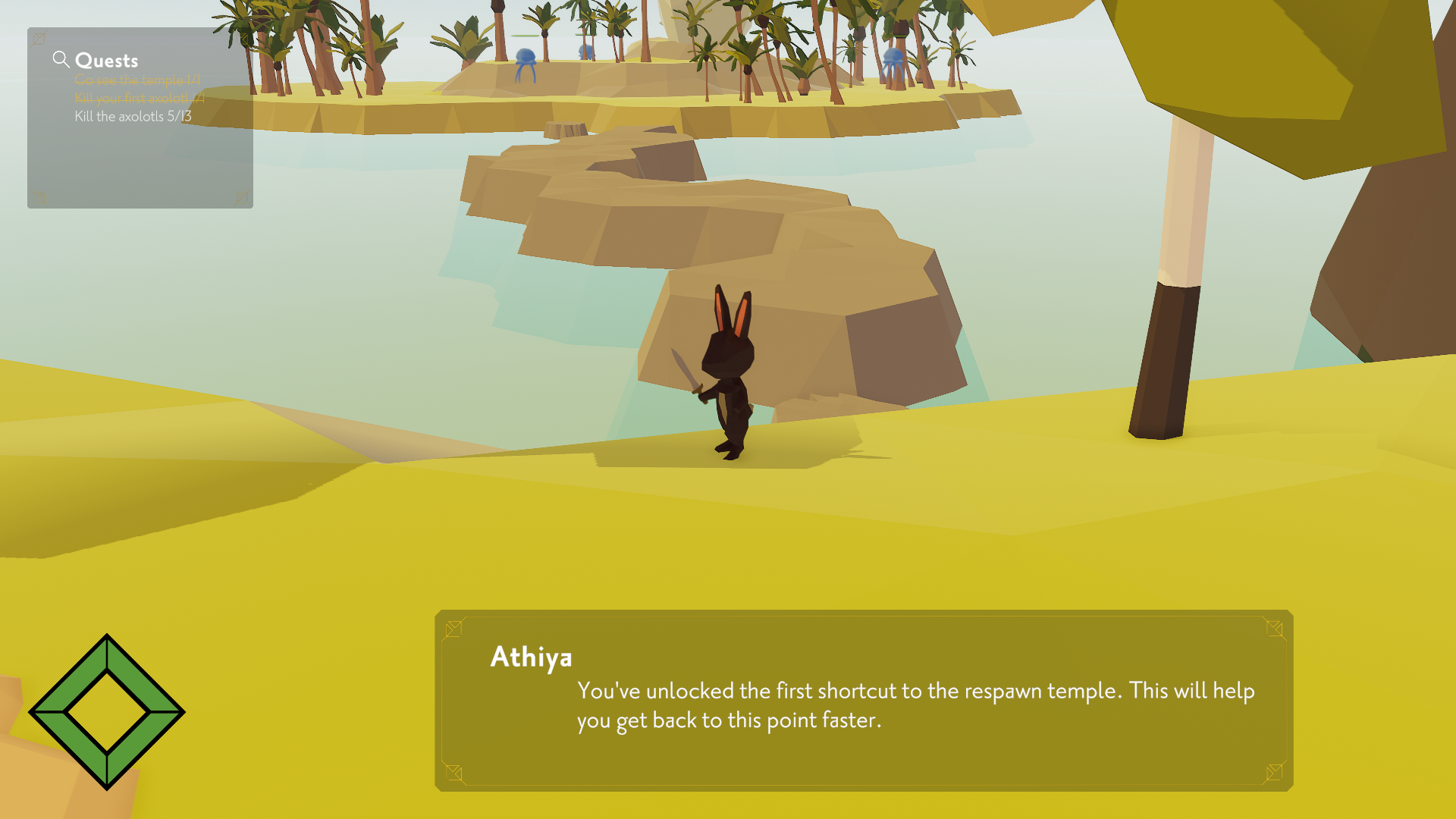Click the green diamond HUD emblem
The width and height of the screenshot is (1456, 819).
coord(107,712)
